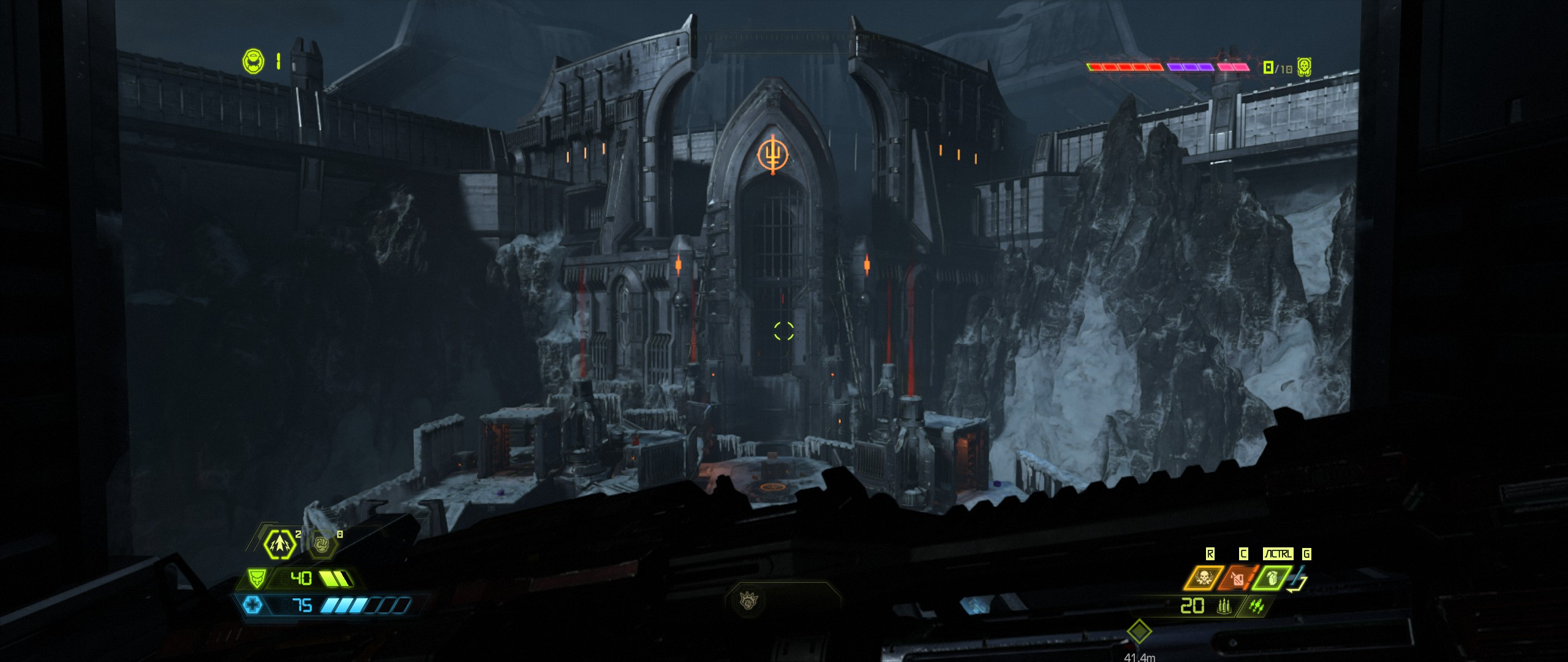Screen dimensions: 1568x662
Task: Click the armor shield icon
Action: tap(256, 578)
